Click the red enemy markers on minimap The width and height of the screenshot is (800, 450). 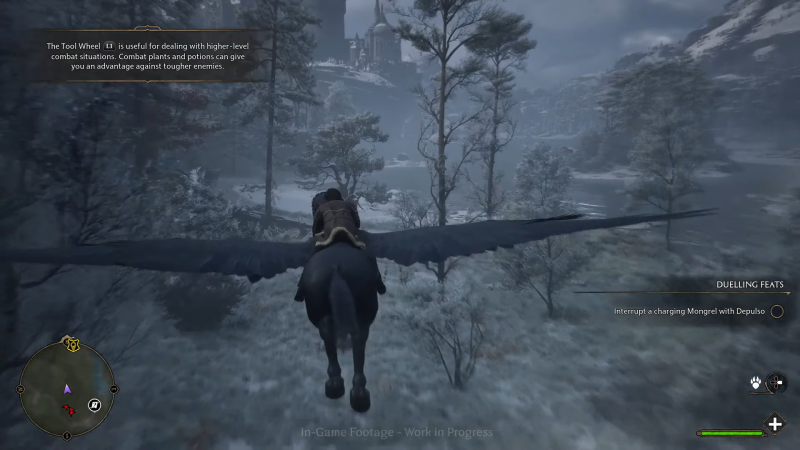pos(70,409)
